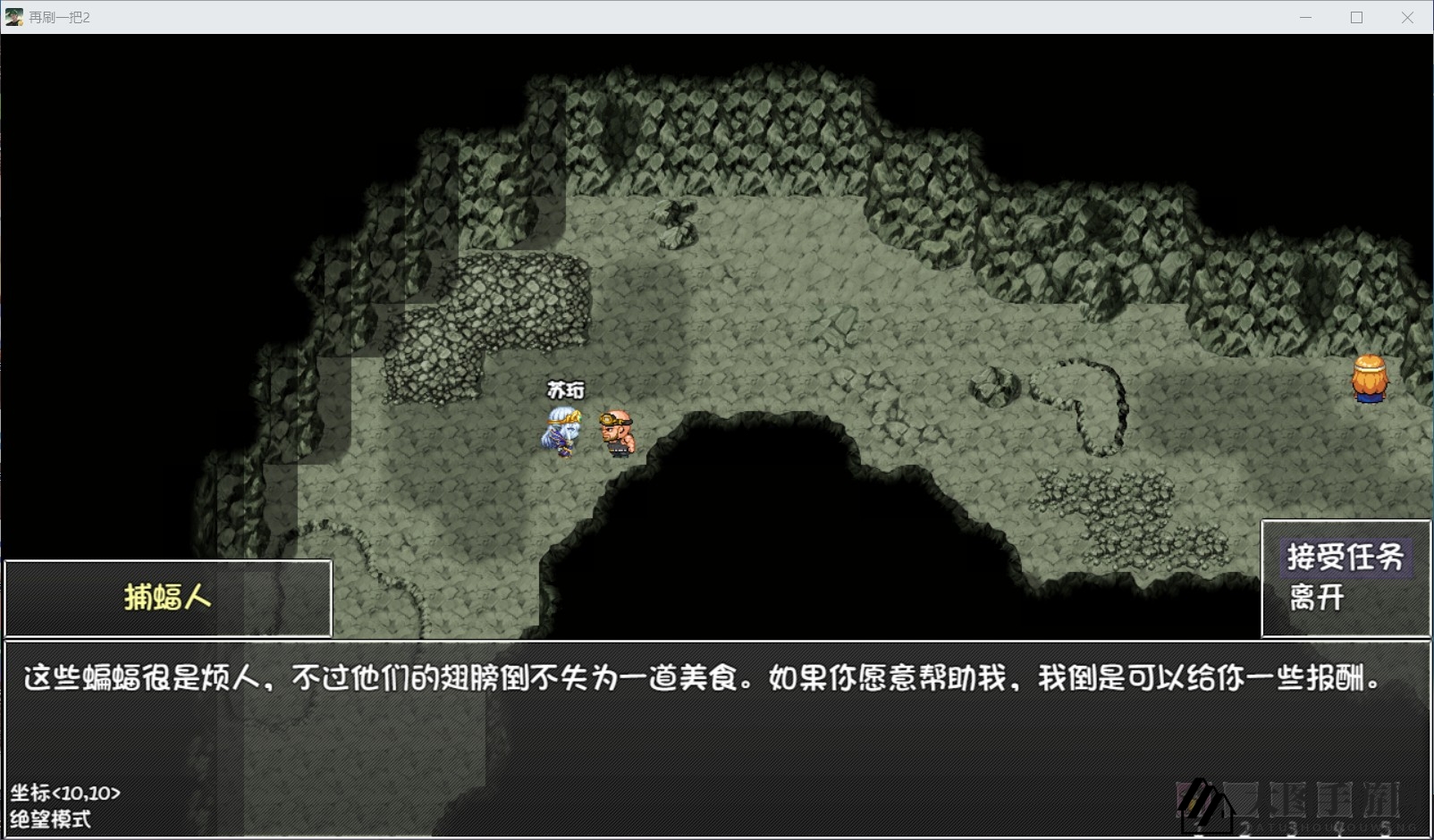Viewport: 1434px width, 840px height.
Task: Select 离开 to leave the conversation
Action: click(x=1317, y=598)
